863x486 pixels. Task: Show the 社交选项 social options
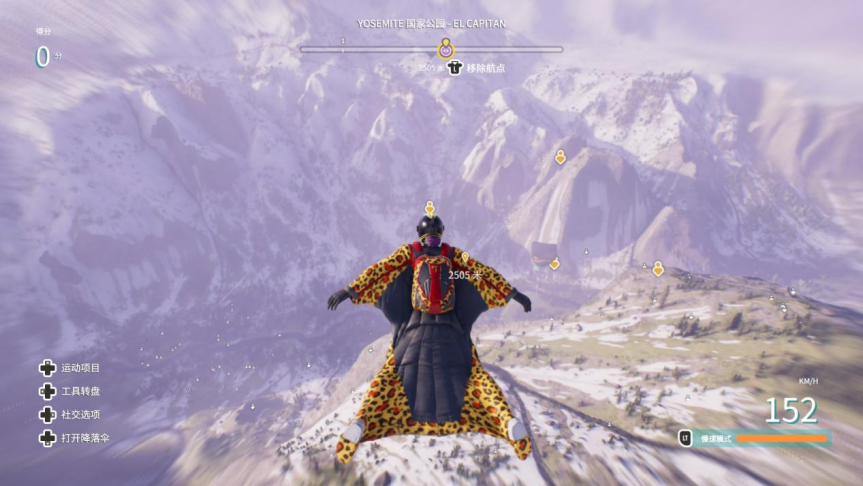point(80,414)
